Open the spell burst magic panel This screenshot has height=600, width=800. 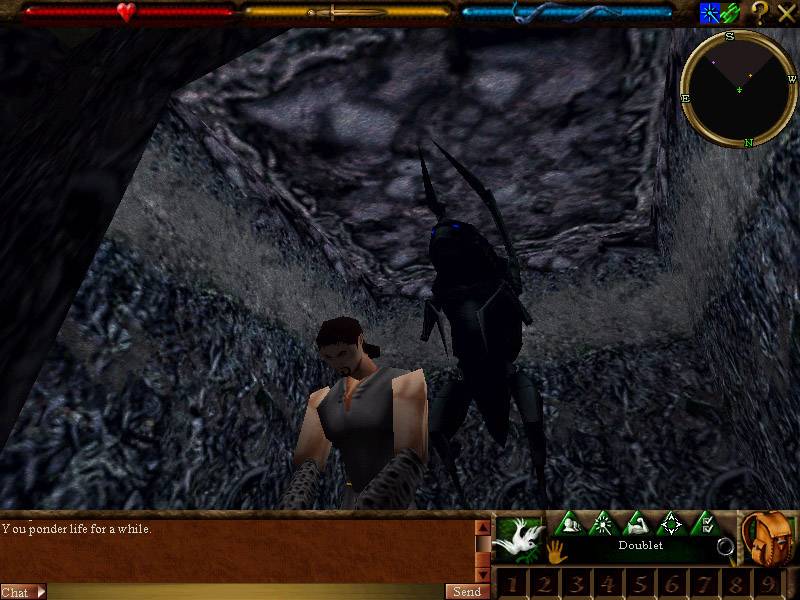[601, 523]
